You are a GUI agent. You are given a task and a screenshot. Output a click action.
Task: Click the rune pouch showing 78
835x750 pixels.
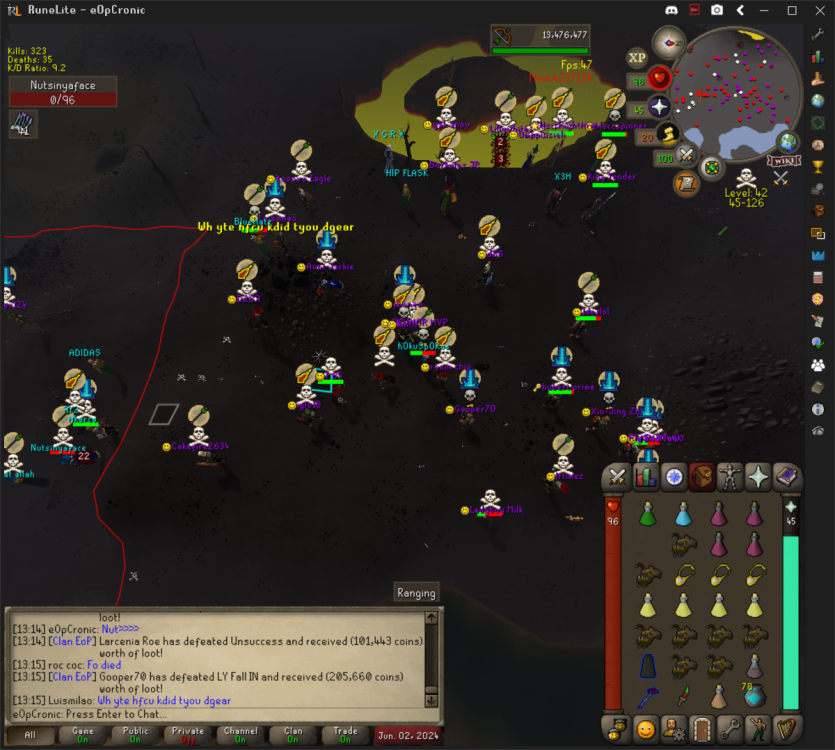[x=753, y=695]
